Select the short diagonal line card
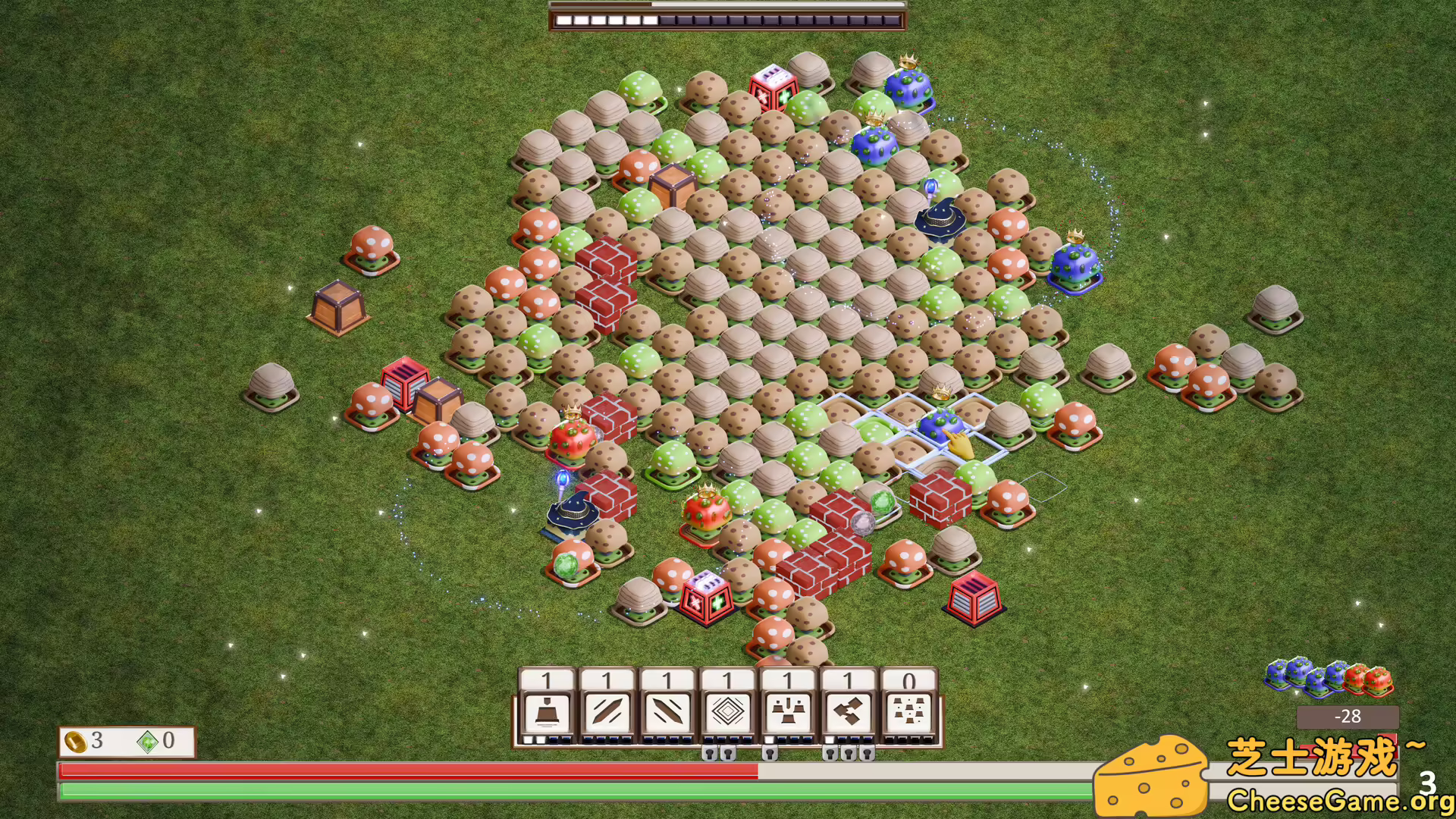 click(667, 711)
